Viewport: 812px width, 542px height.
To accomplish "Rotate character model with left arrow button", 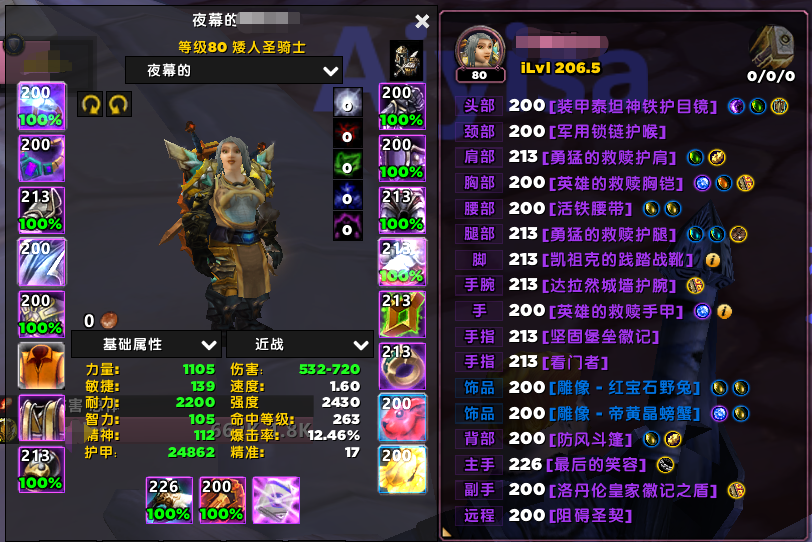I will [90, 104].
